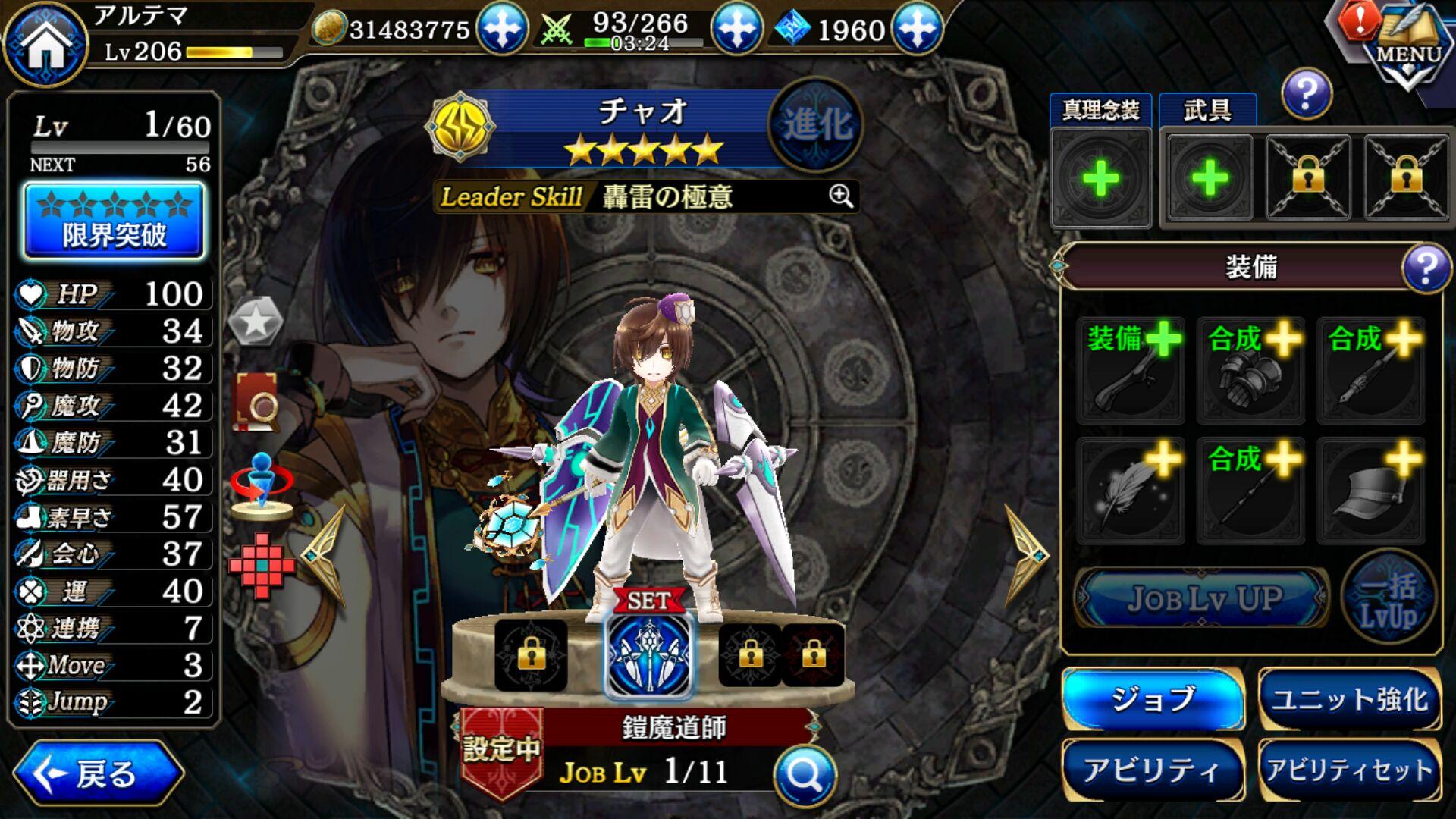1456x819 pixels.
Task: Tap the 限界突破 limit break button
Action: [115, 221]
